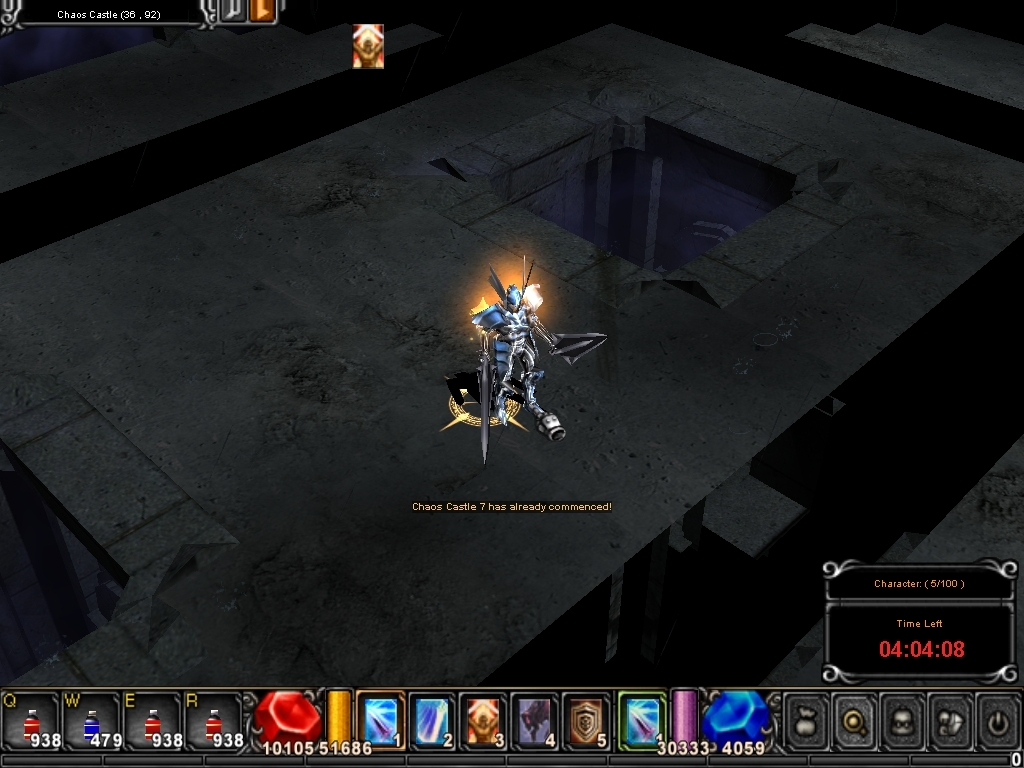
Task: Activate skill slot 5 shield skill
Action: point(586,720)
